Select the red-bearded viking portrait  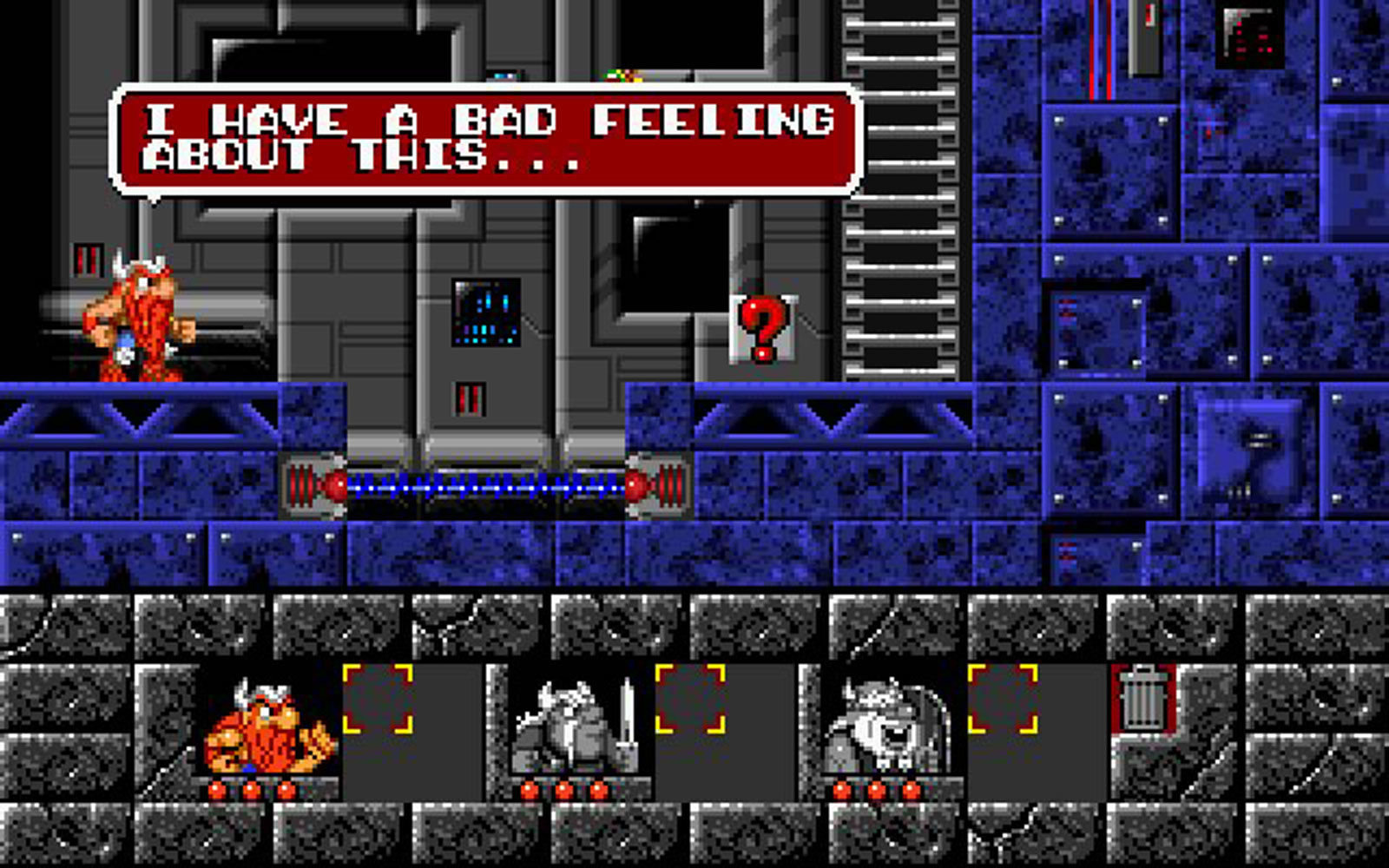tap(269, 727)
